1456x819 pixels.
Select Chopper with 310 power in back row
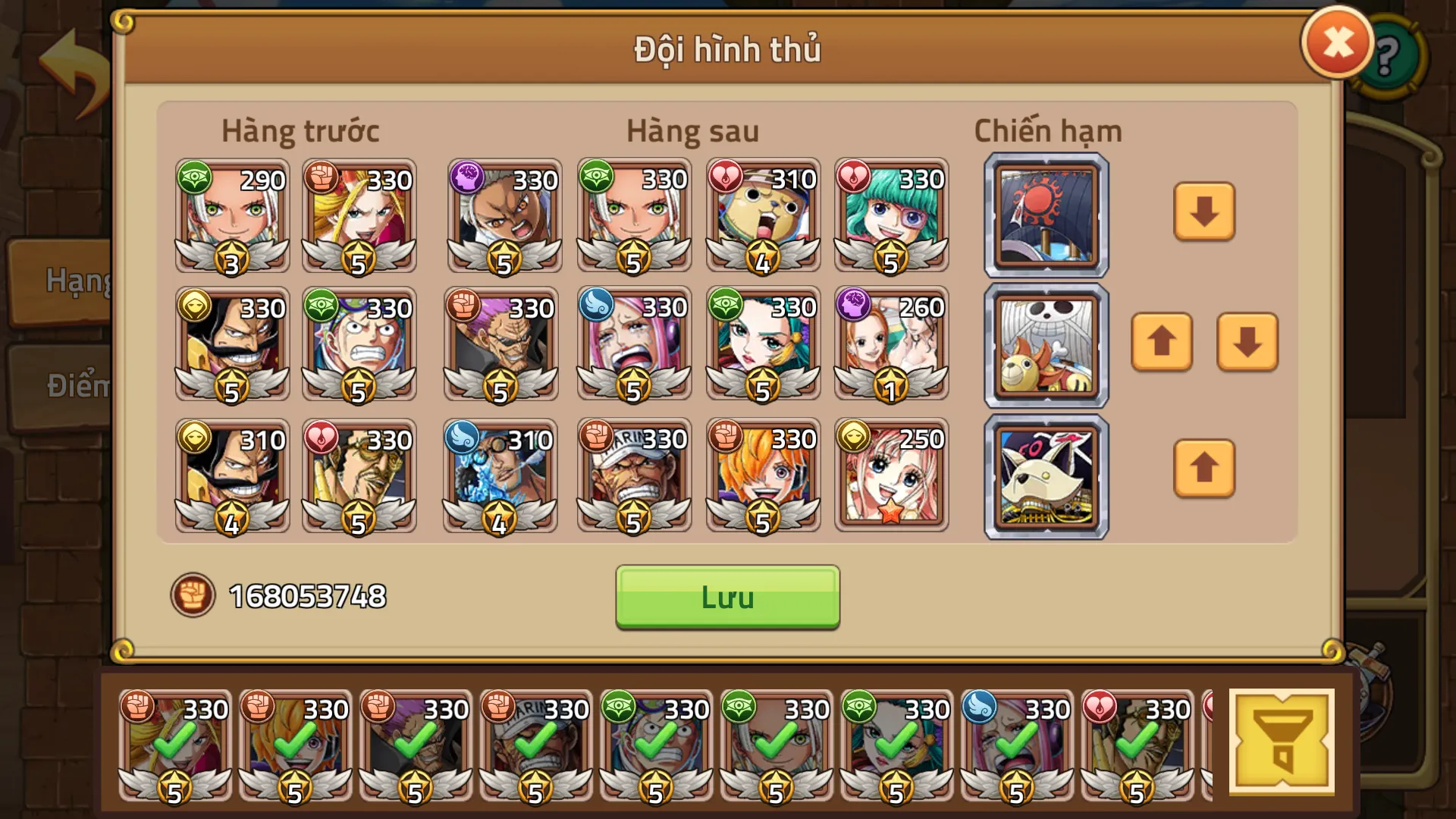tap(762, 218)
